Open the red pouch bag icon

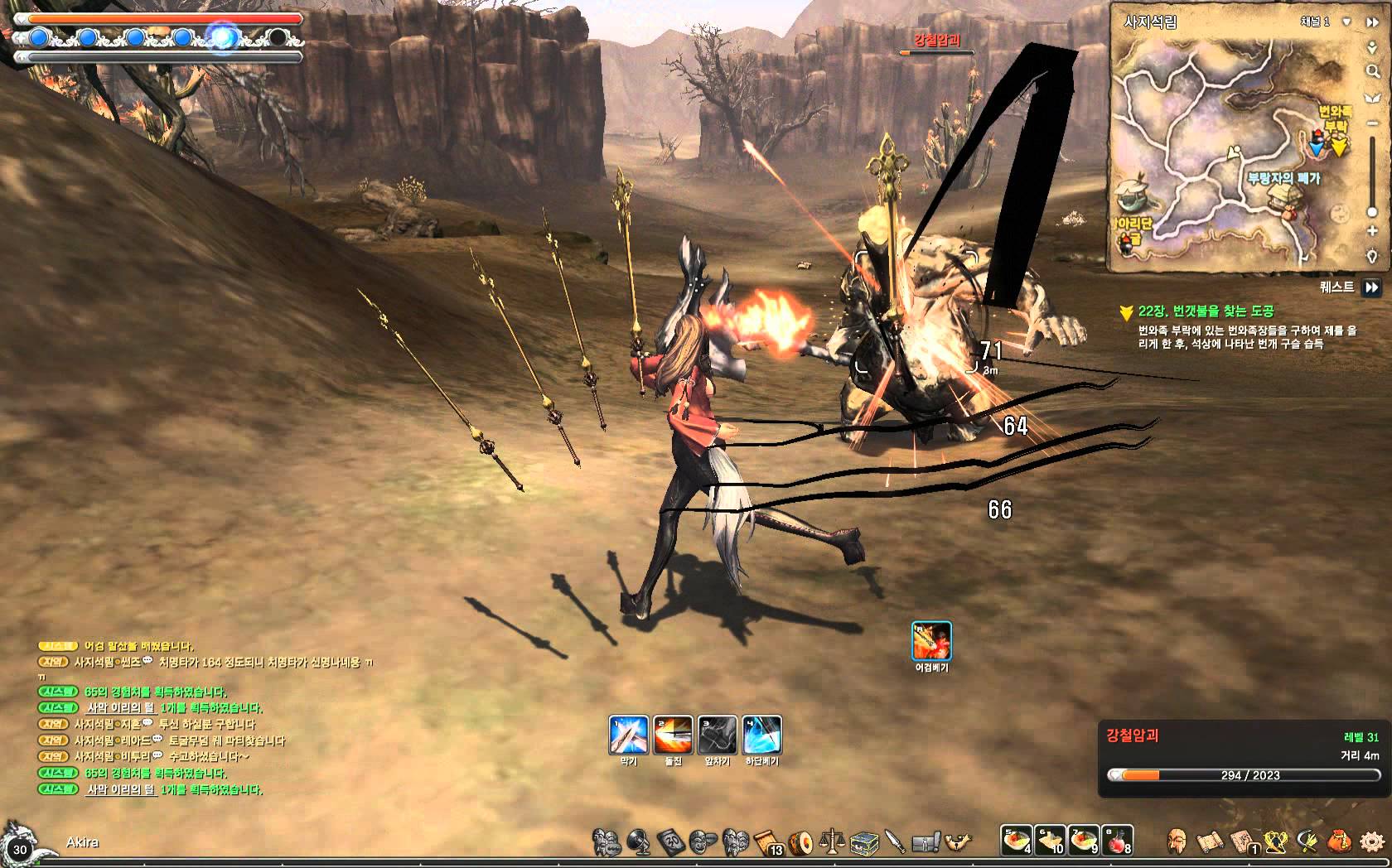[1339, 841]
